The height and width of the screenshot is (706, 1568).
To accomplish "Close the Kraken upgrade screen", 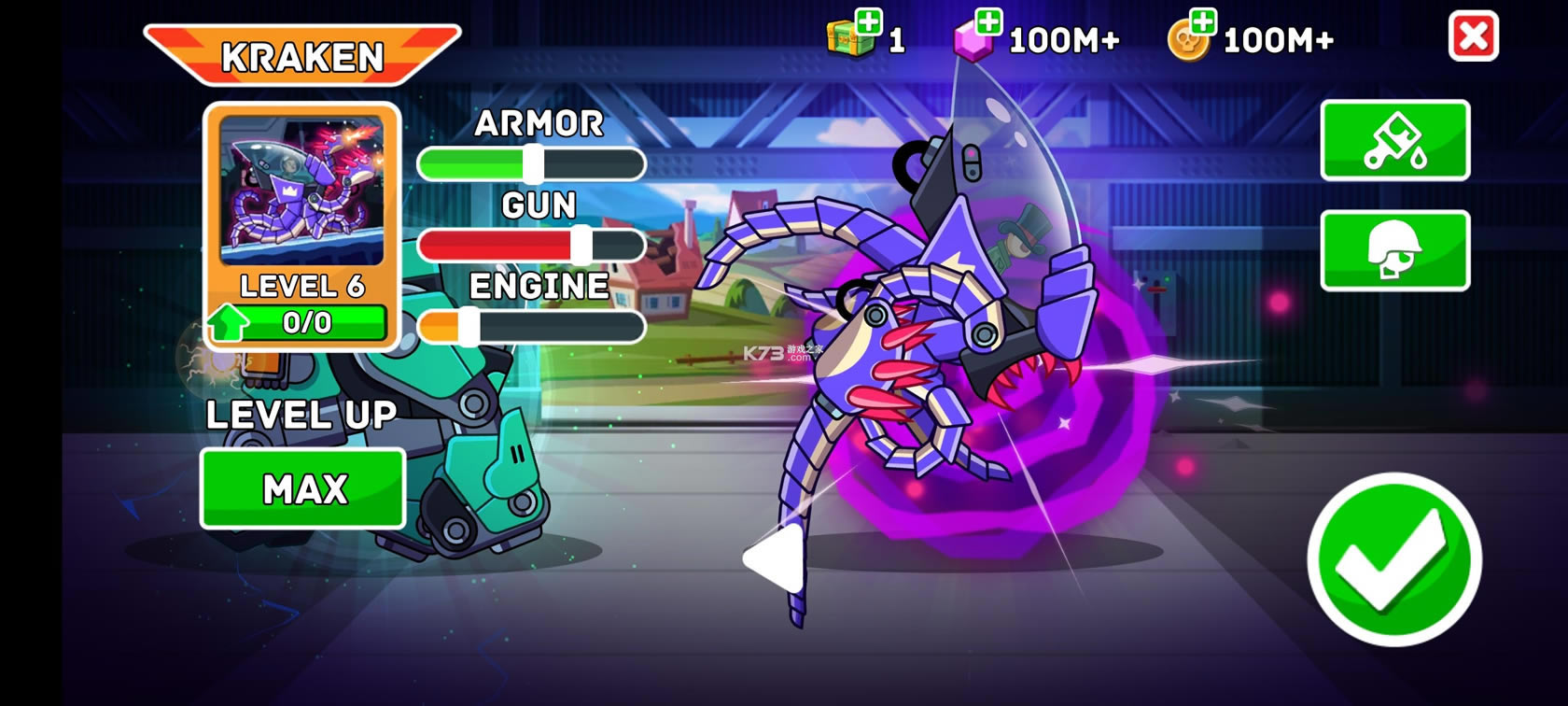I will (x=1473, y=37).
